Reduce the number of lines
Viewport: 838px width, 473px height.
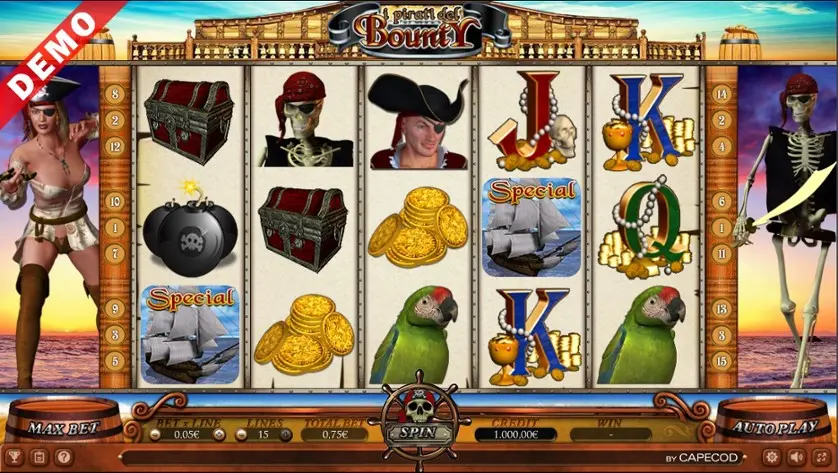tap(241, 434)
